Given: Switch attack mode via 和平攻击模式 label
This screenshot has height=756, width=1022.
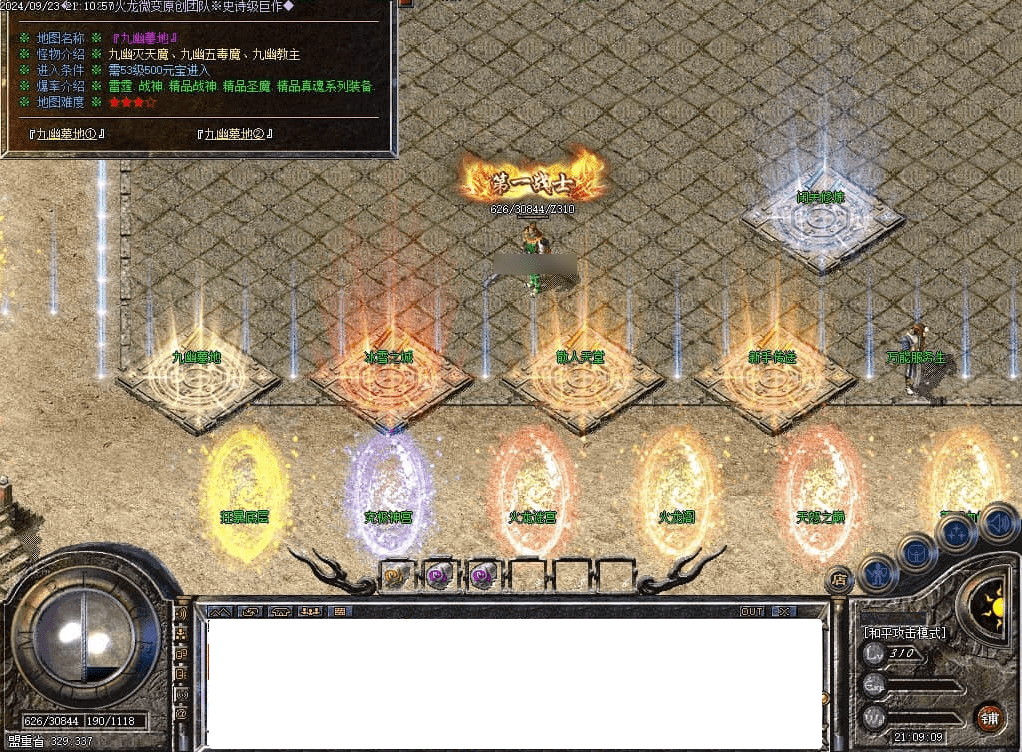Looking at the screenshot, I should [904, 632].
